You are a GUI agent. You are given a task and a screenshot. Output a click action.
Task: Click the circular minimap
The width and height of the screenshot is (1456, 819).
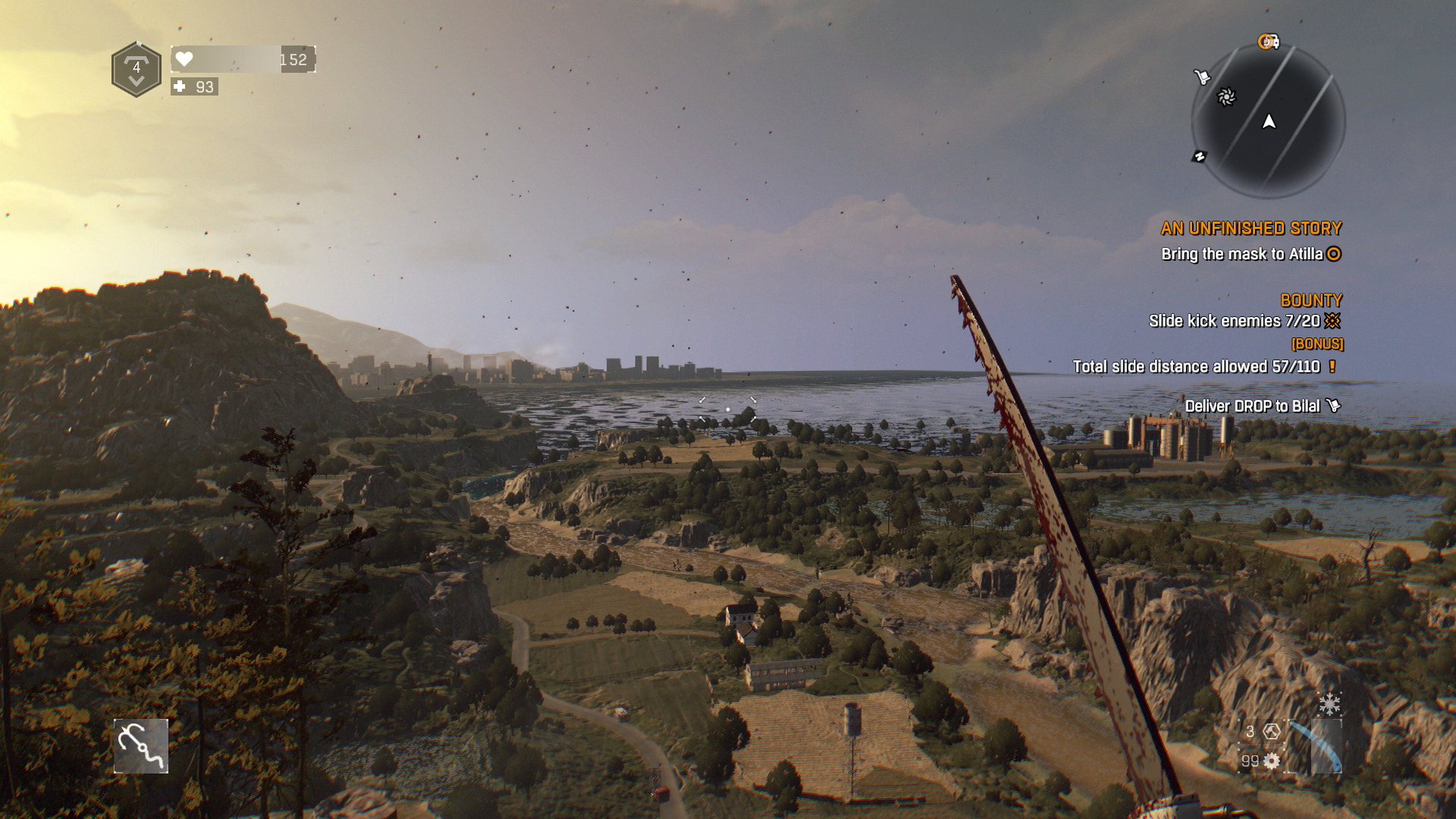tap(1268, 121)
